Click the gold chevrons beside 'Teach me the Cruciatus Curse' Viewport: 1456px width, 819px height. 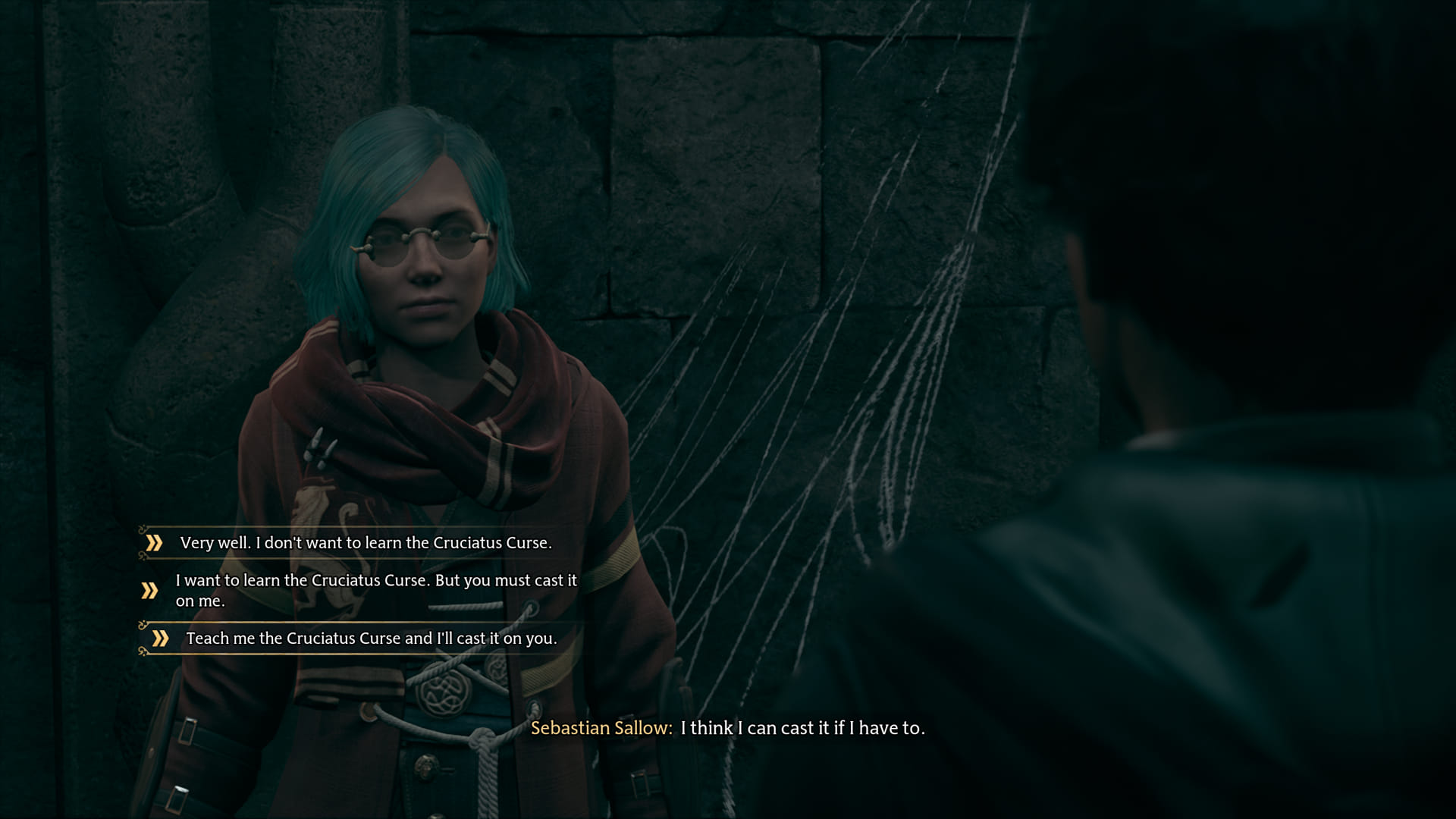(x=160, y=637)
